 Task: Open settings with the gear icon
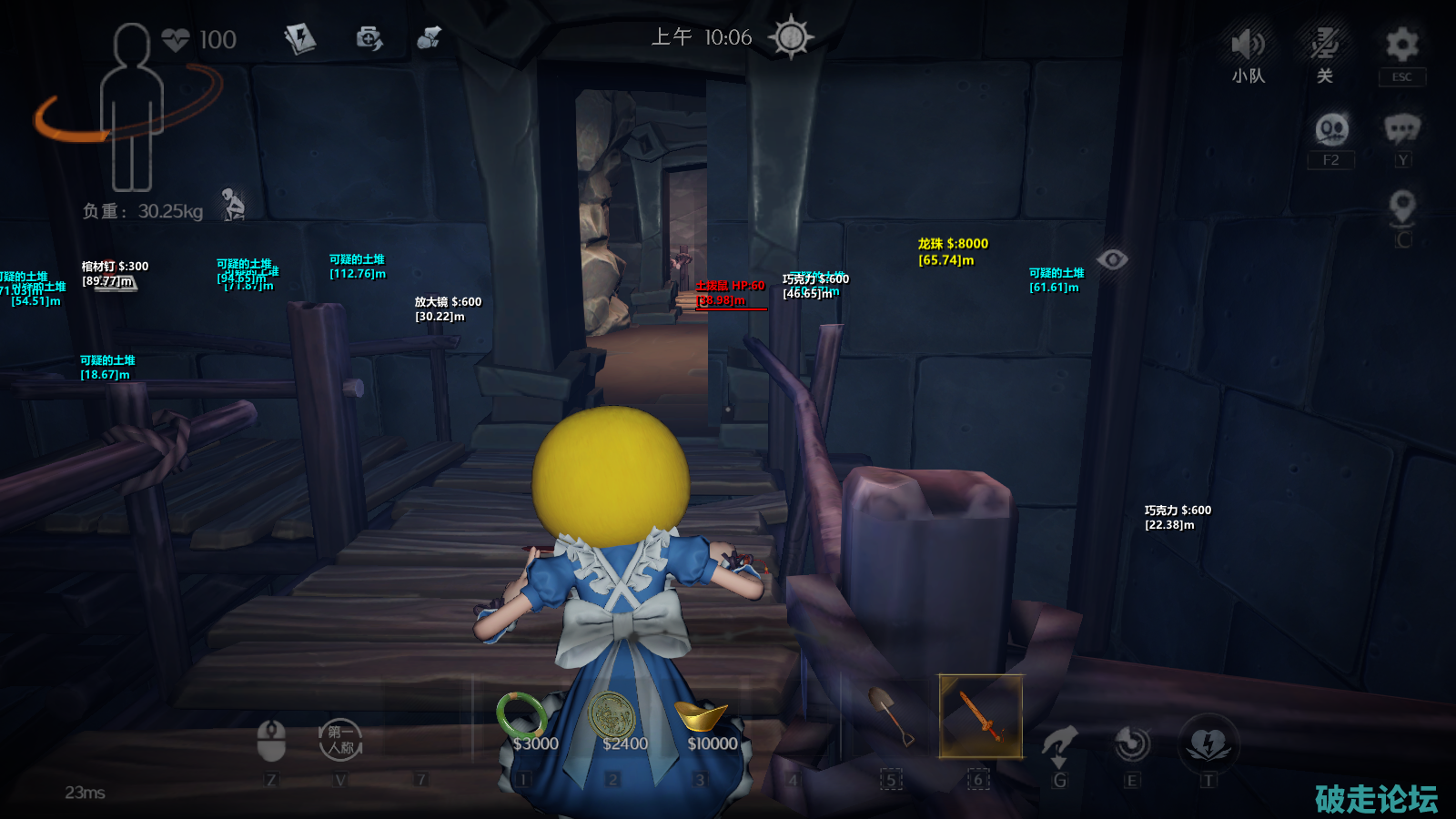[x=1401, y=45]
